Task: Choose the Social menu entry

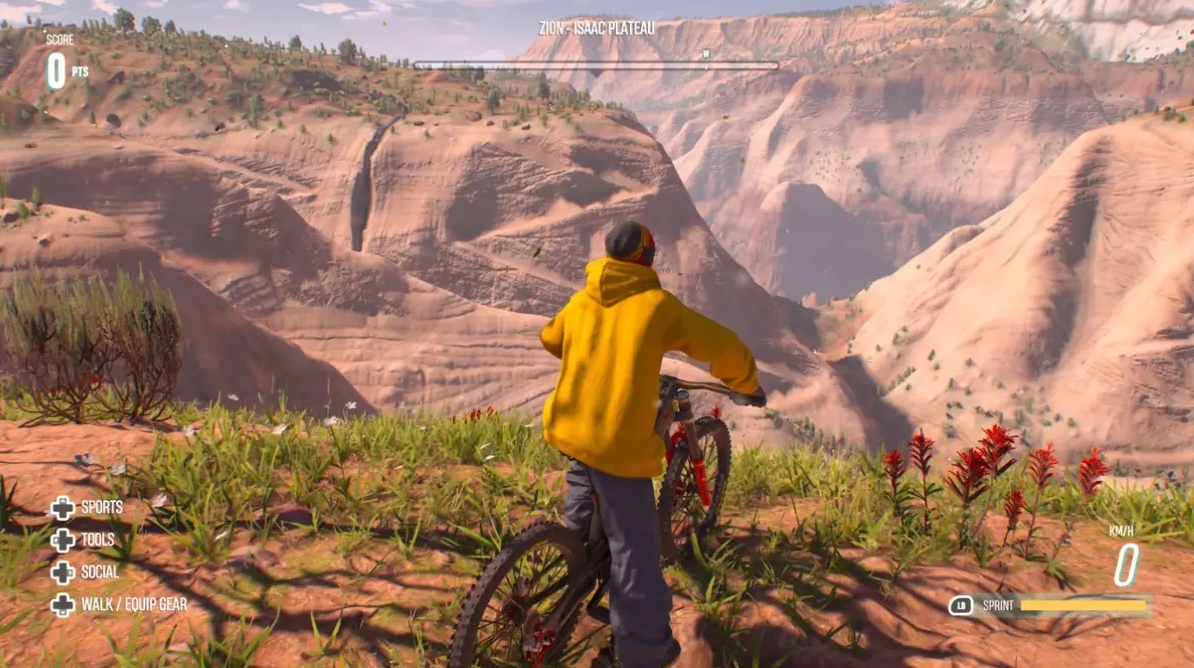Action: point(99,572)
